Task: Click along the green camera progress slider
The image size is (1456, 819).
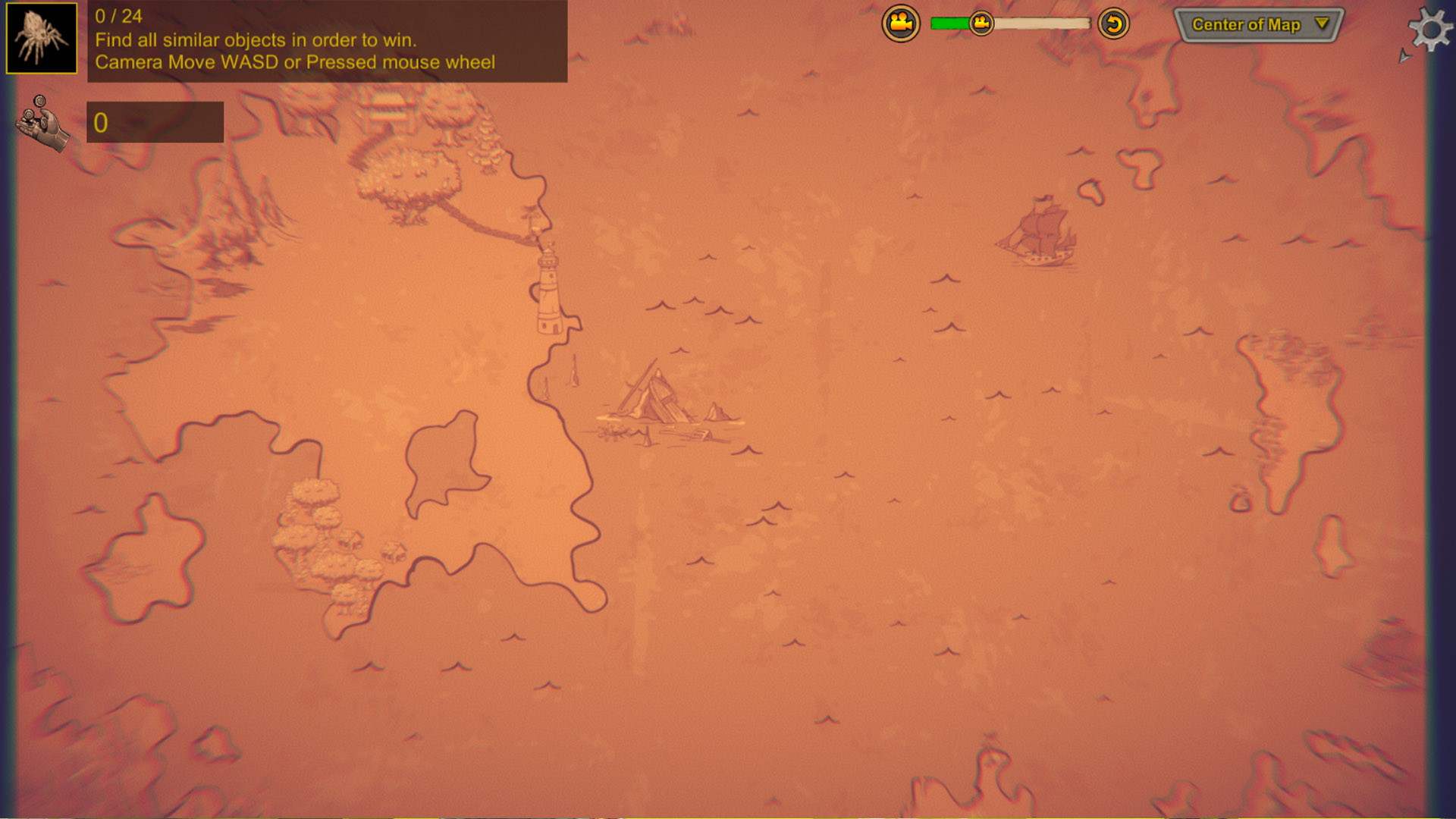Action: (x=948, y=23)
